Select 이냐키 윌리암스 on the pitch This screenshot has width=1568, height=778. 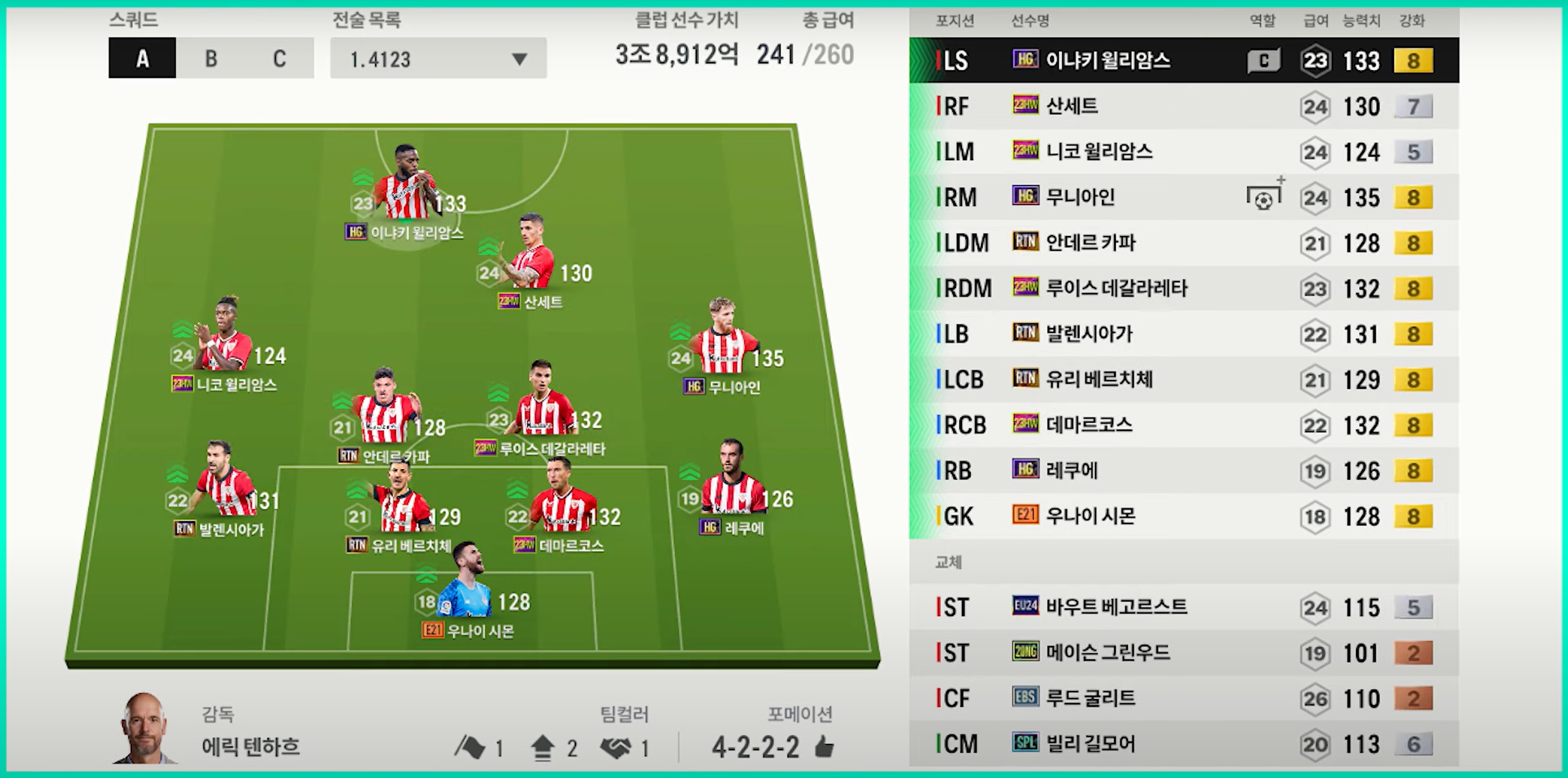(404, 185)
